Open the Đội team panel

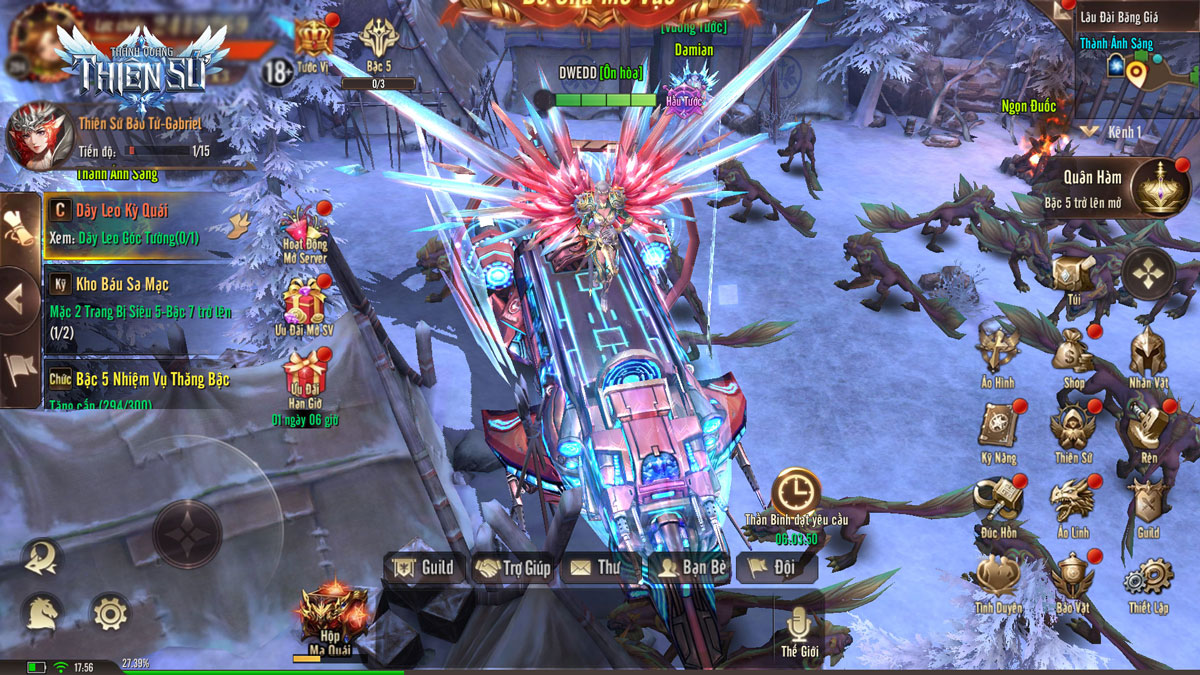click(777, 568)
